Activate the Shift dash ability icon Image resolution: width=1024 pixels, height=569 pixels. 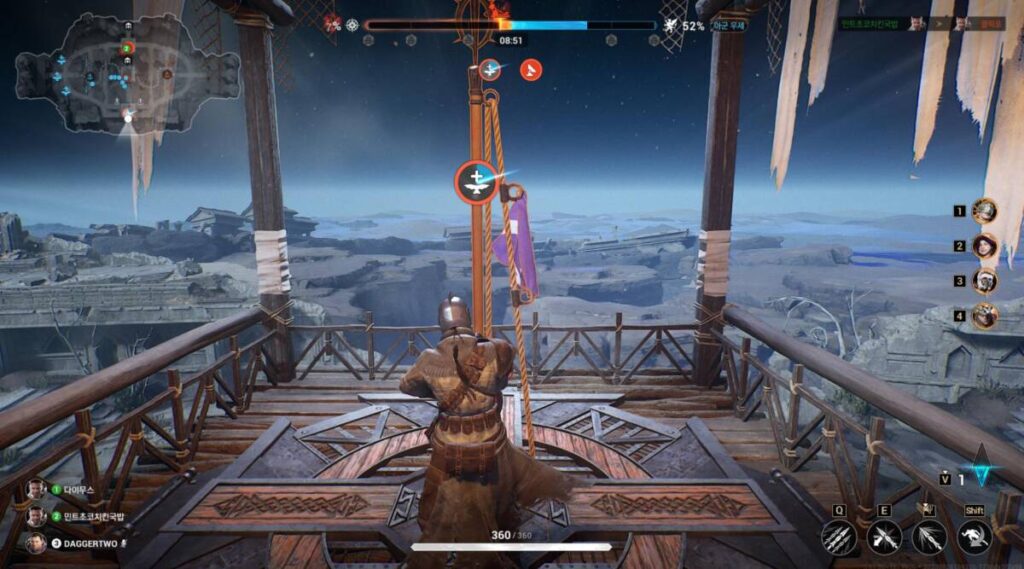974,538
